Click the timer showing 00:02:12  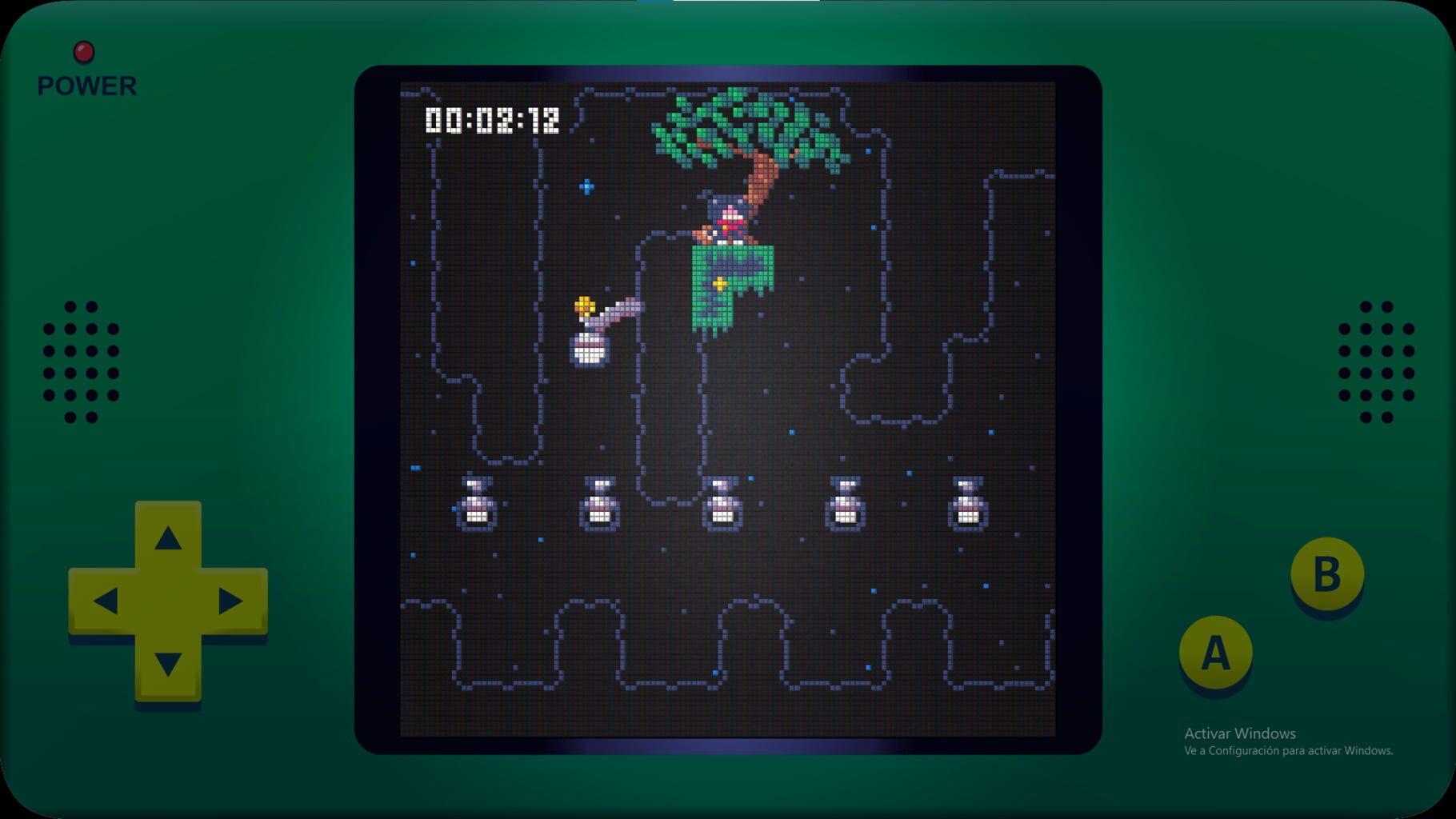[491, 118]
